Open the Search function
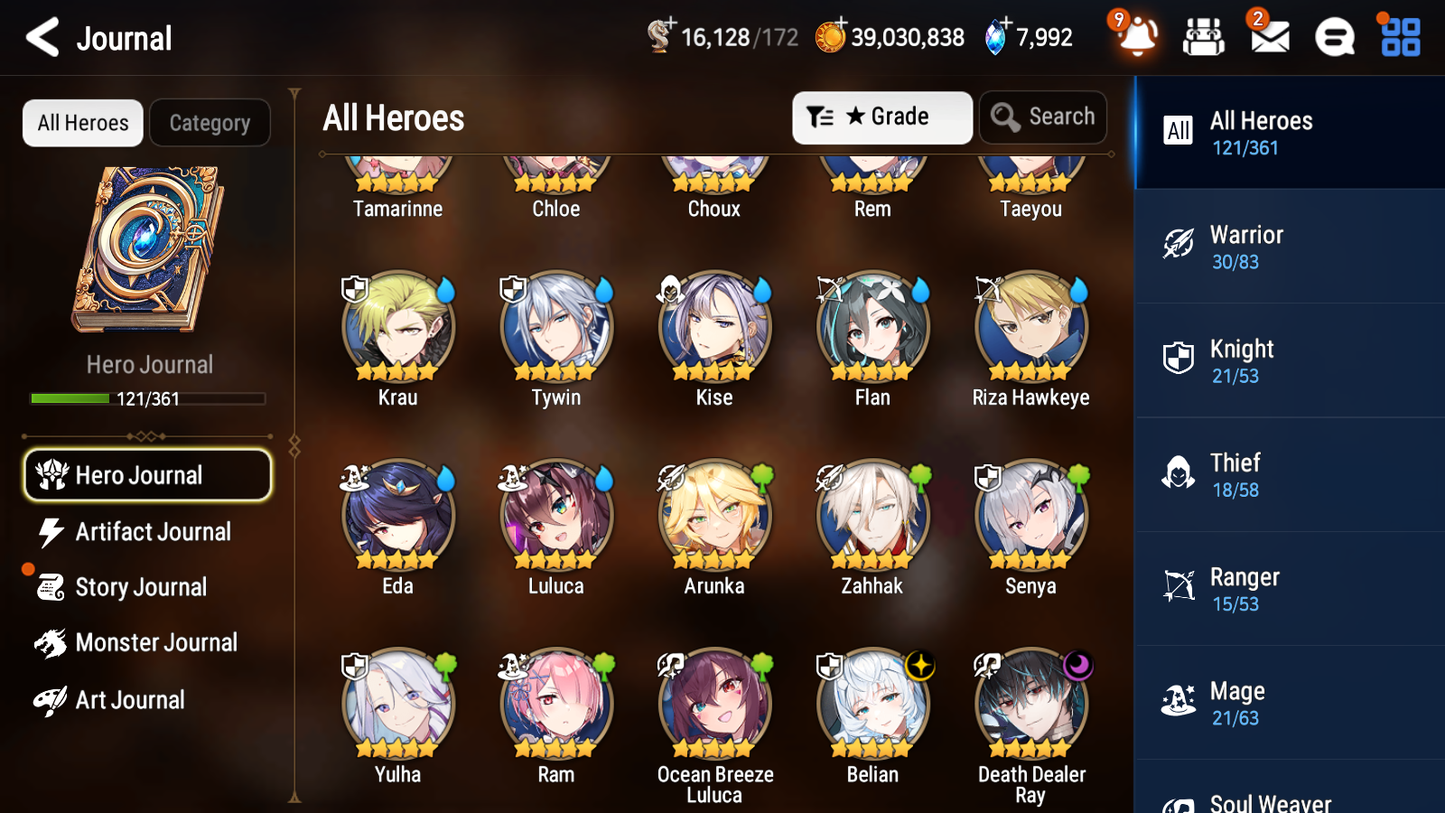Image resolution: width=1445 pixels, height=813 pixels. (x=1043, y=117)
